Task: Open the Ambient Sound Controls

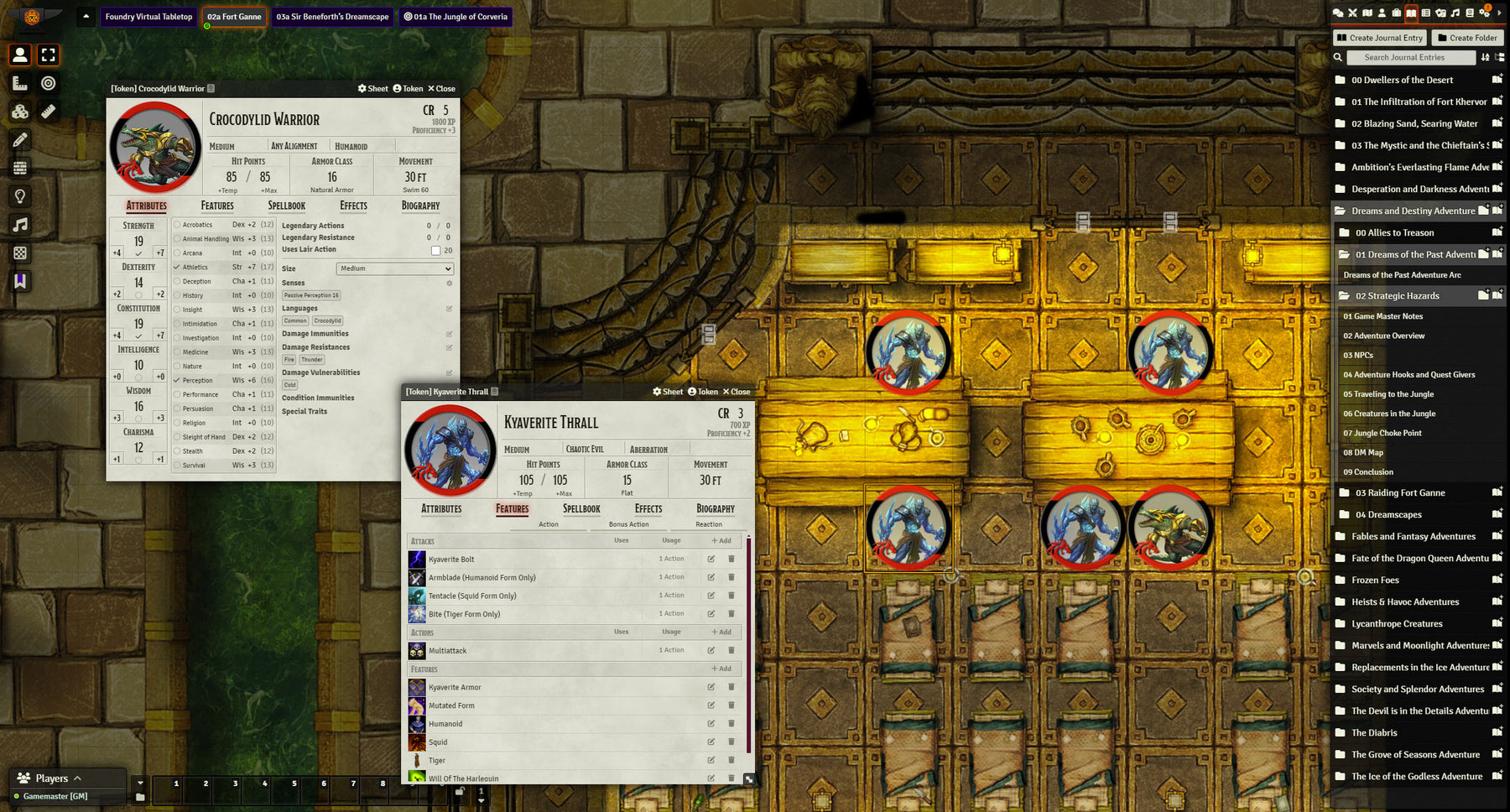Action: coord(20,225)
